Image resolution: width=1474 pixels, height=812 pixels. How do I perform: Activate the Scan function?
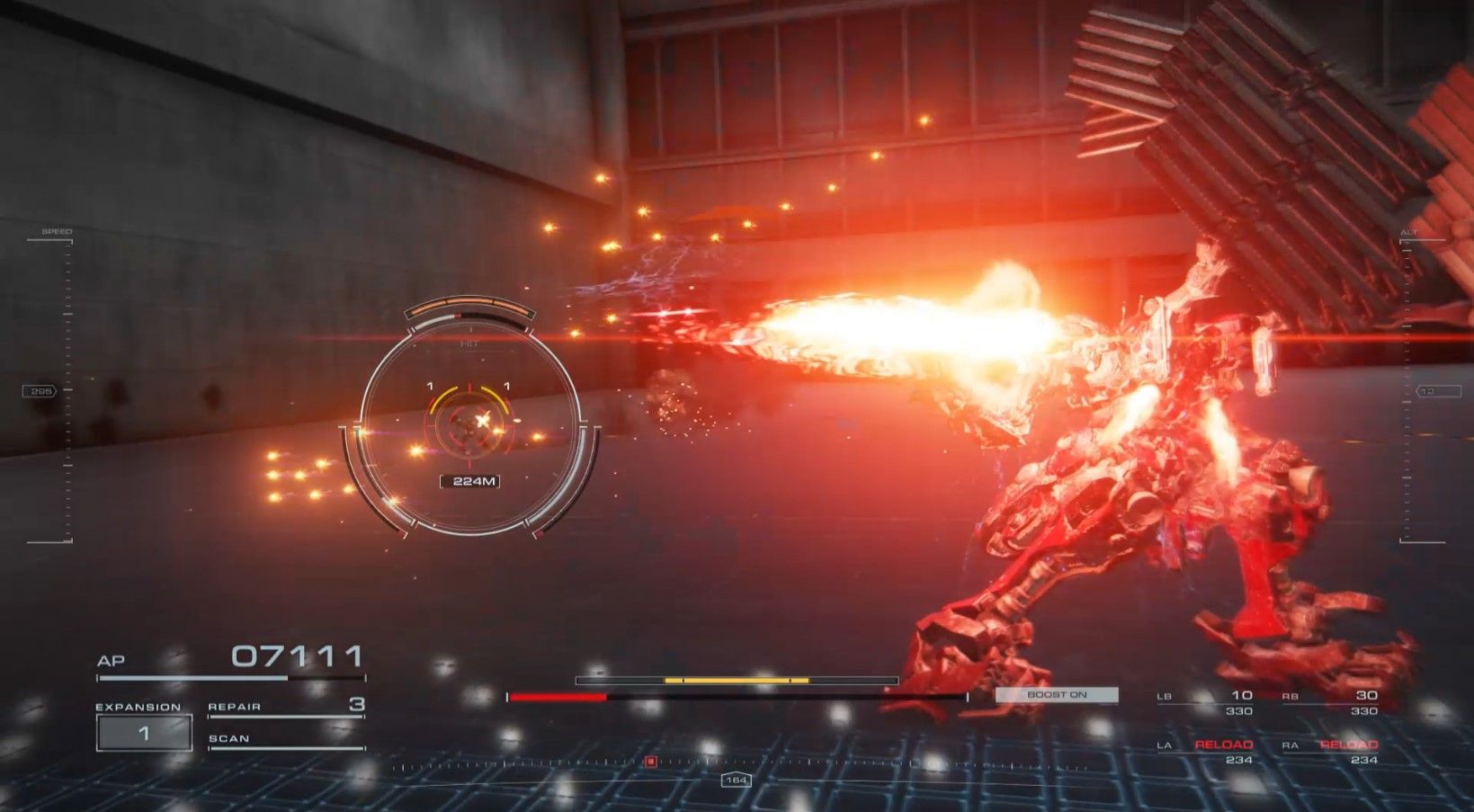[x=286, y=739]
